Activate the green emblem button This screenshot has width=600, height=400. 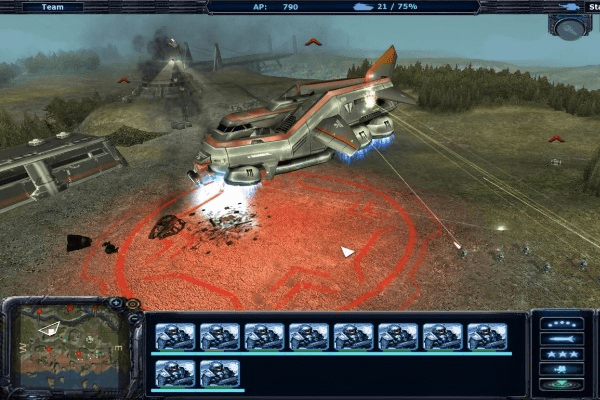[561, 385]
